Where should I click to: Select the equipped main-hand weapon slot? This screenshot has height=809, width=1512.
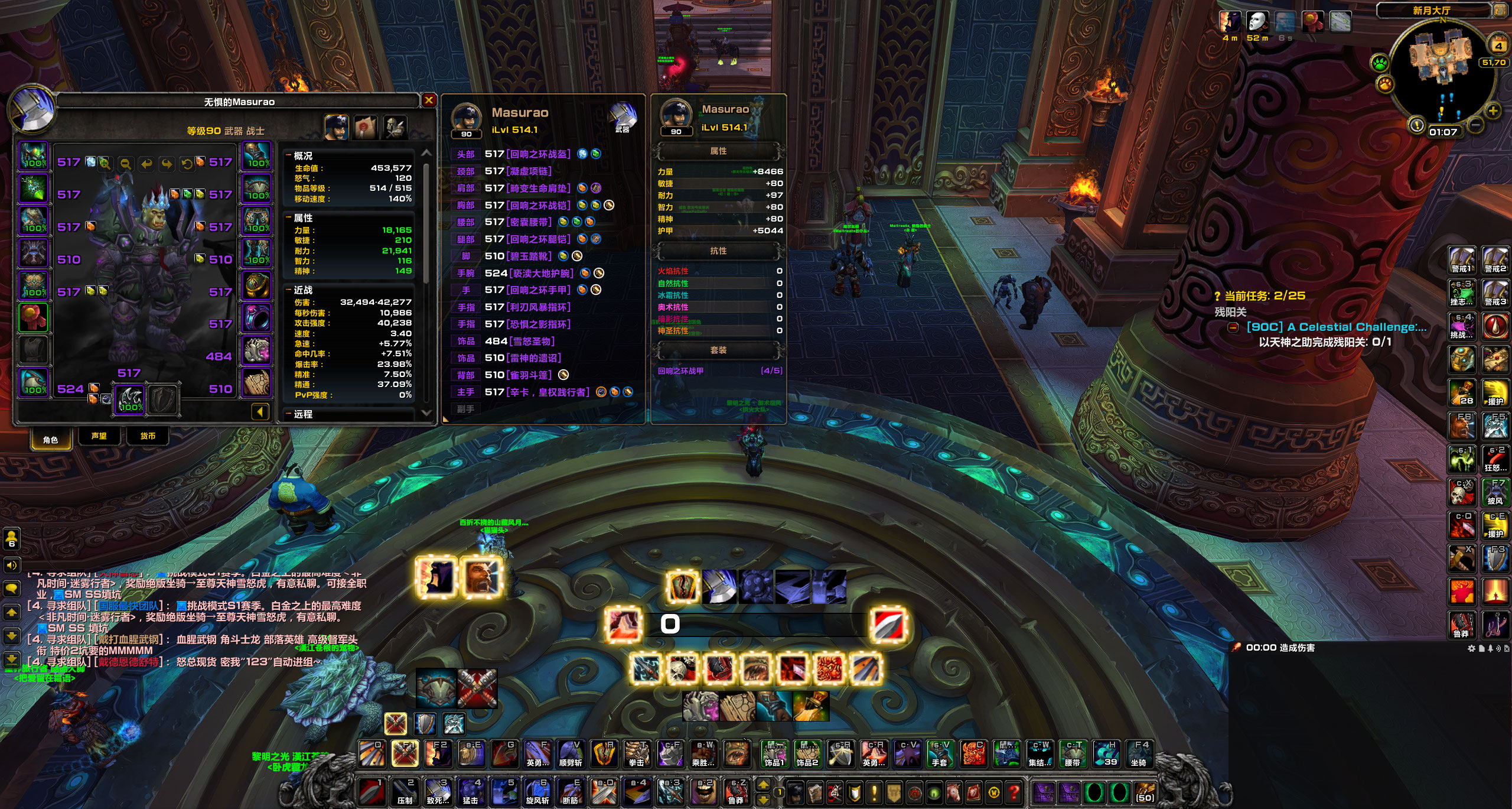click(x=130, y=399)
